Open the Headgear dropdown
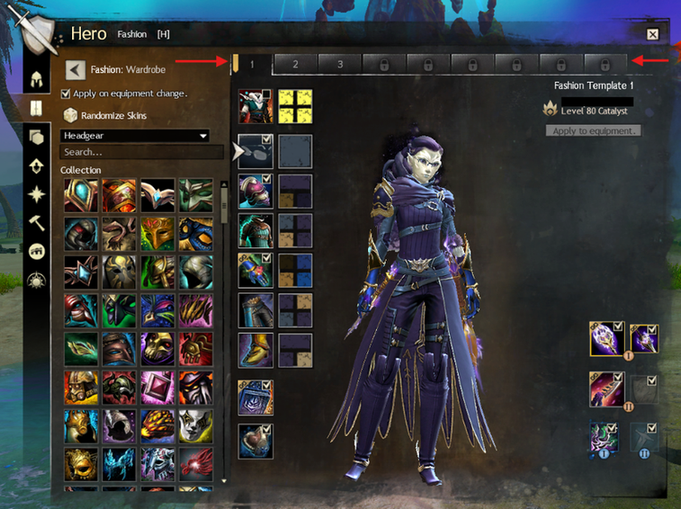 coord(135,136)
